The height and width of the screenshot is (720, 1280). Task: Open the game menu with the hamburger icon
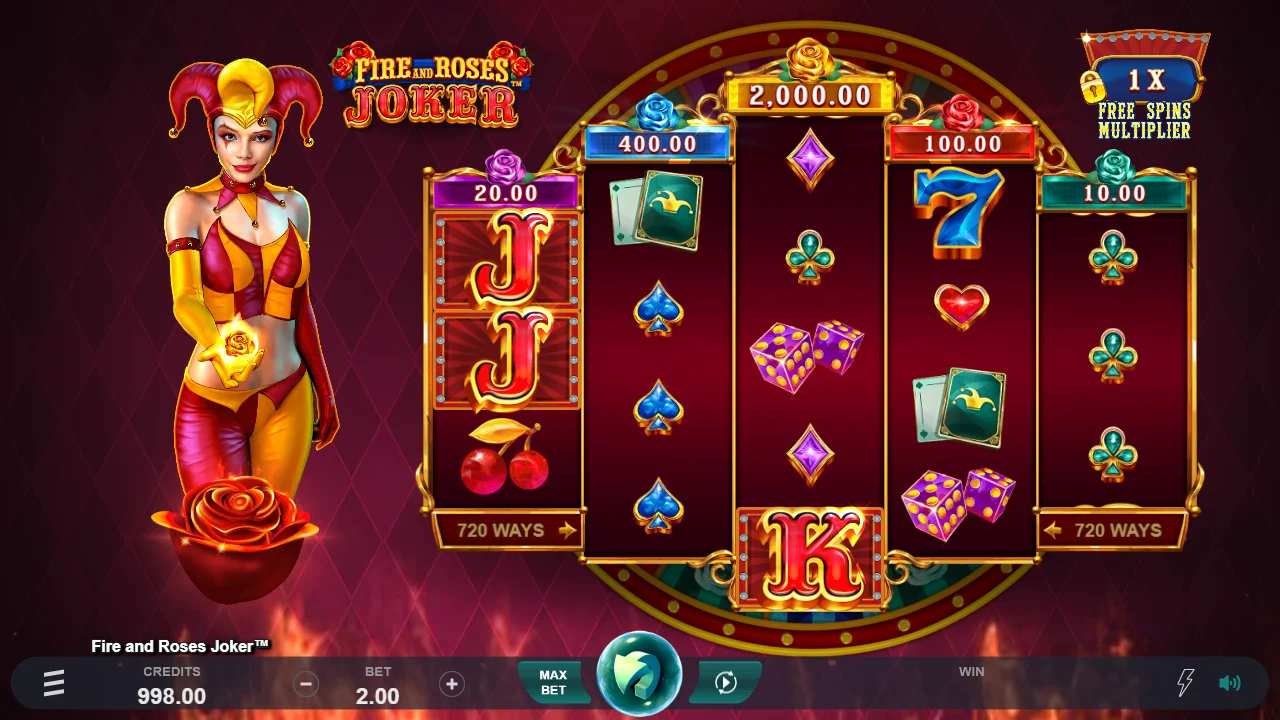(53, 683)
